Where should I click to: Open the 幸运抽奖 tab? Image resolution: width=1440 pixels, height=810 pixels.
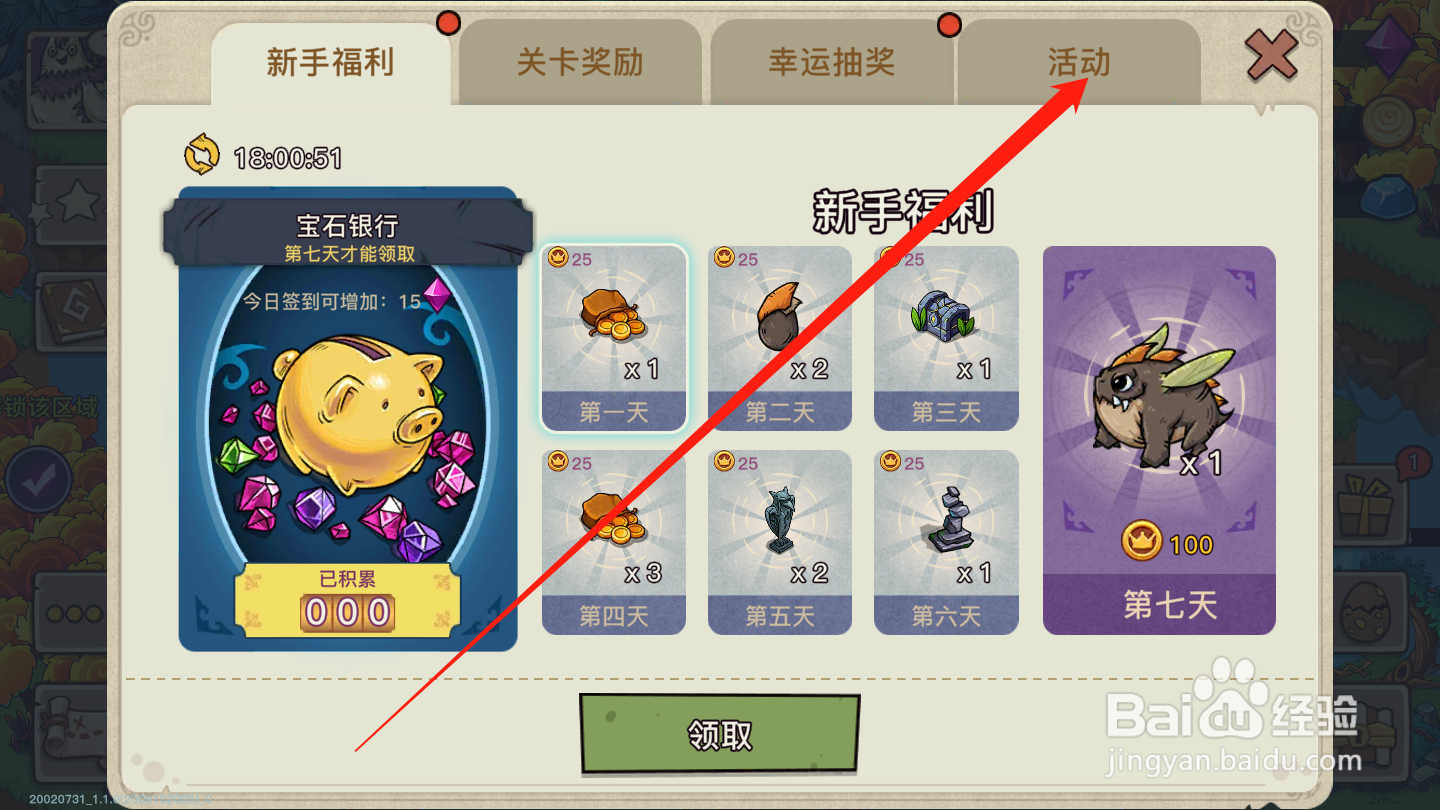pos(832,62)
